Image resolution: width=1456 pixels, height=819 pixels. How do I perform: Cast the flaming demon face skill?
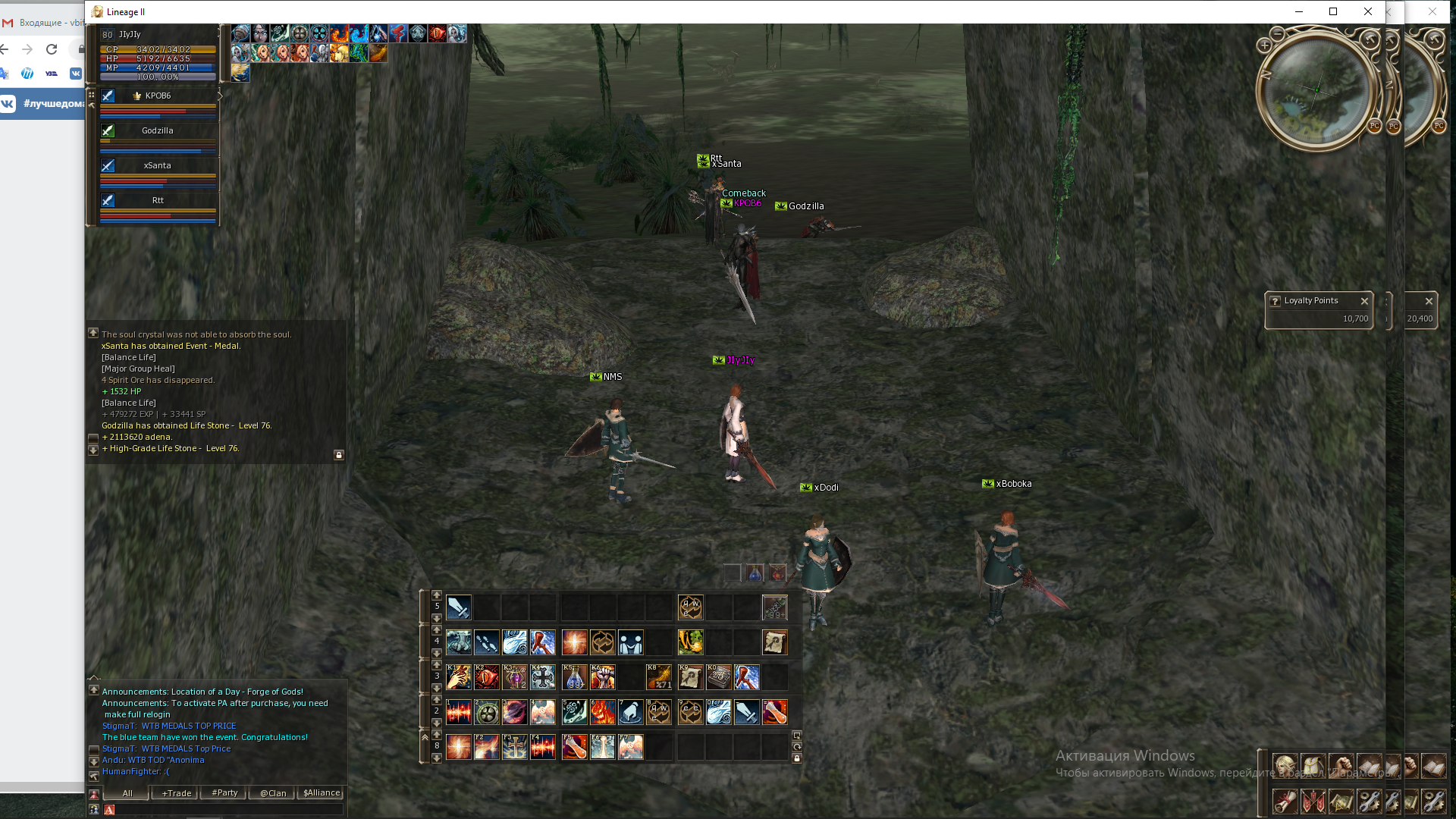click(603, 712)
